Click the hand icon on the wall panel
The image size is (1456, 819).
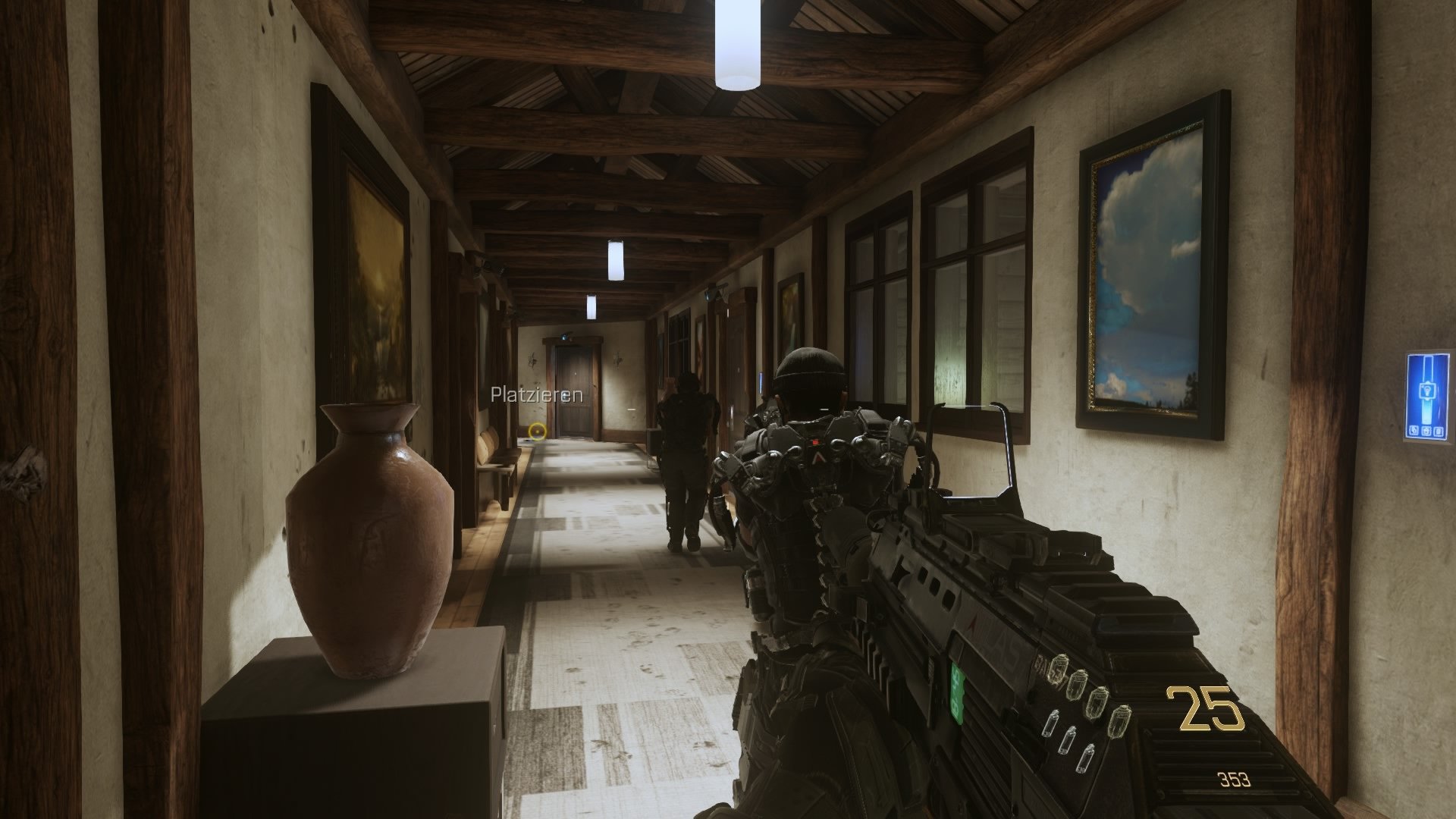[x=1414, y=430]
